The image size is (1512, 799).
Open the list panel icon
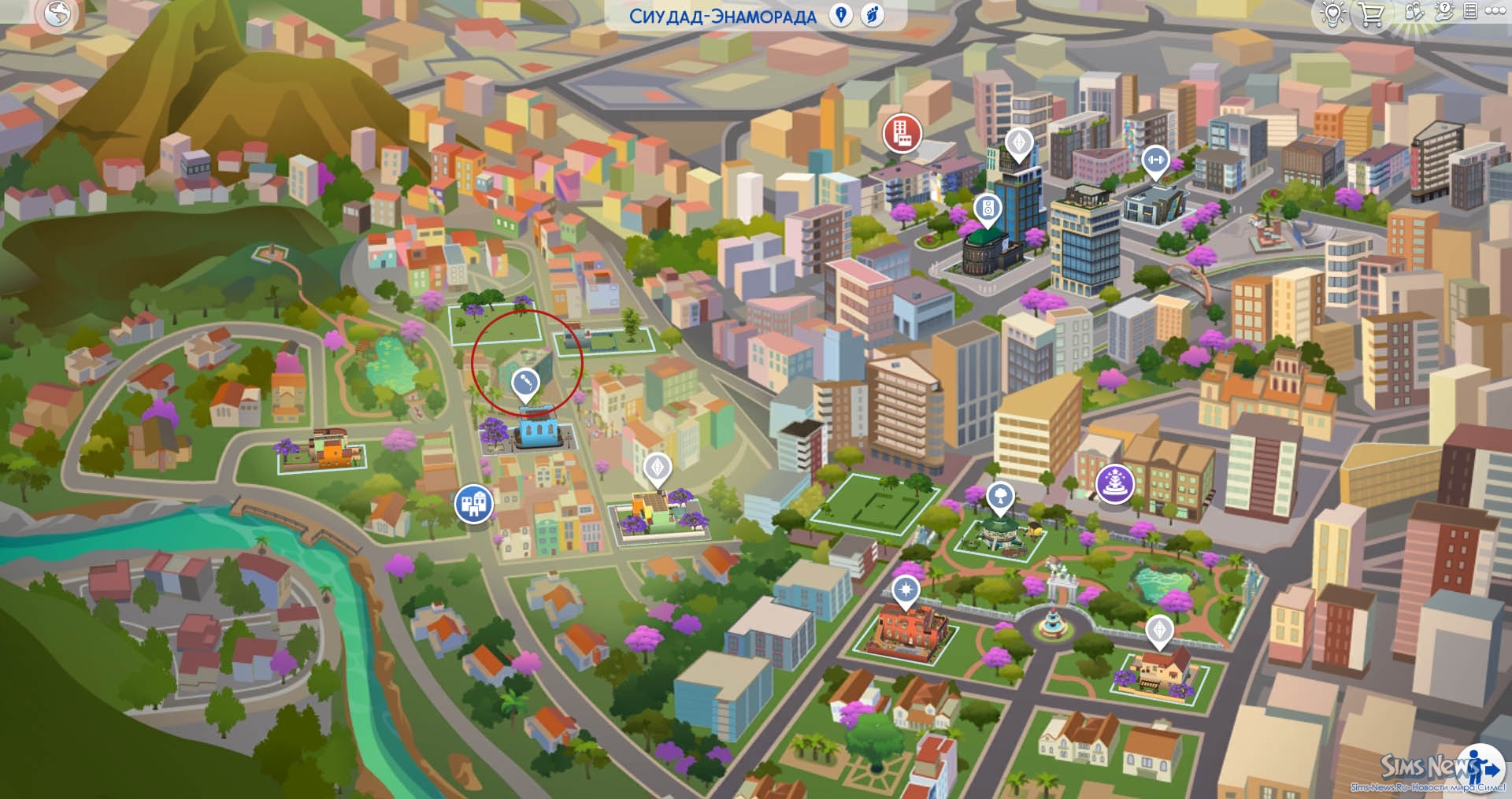pyautogui.click(x=1469, y=11)
